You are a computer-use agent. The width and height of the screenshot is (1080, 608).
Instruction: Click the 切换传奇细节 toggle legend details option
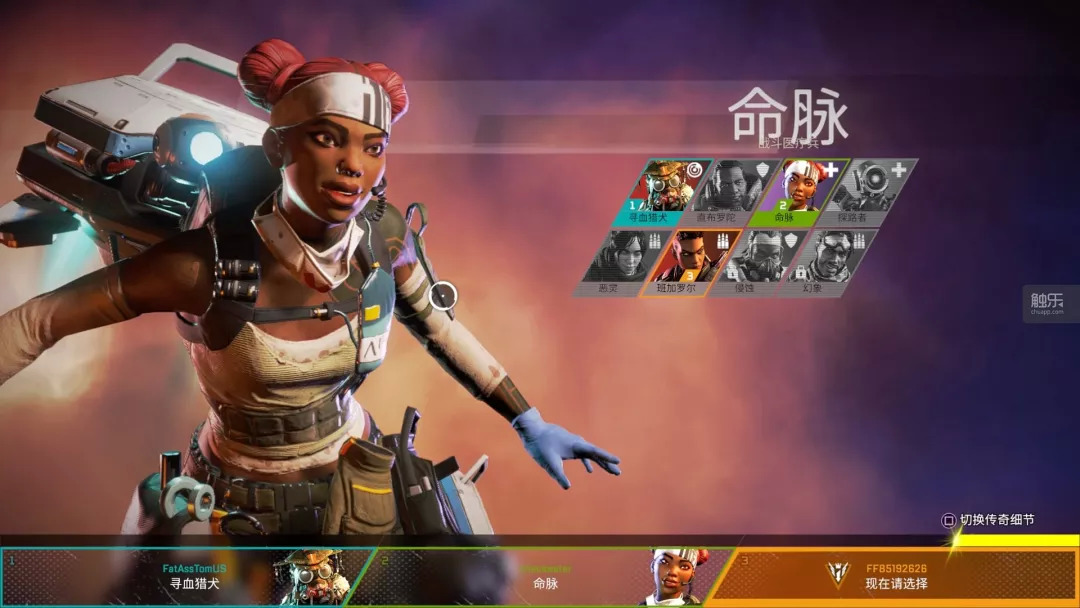(x=988, y=520)
